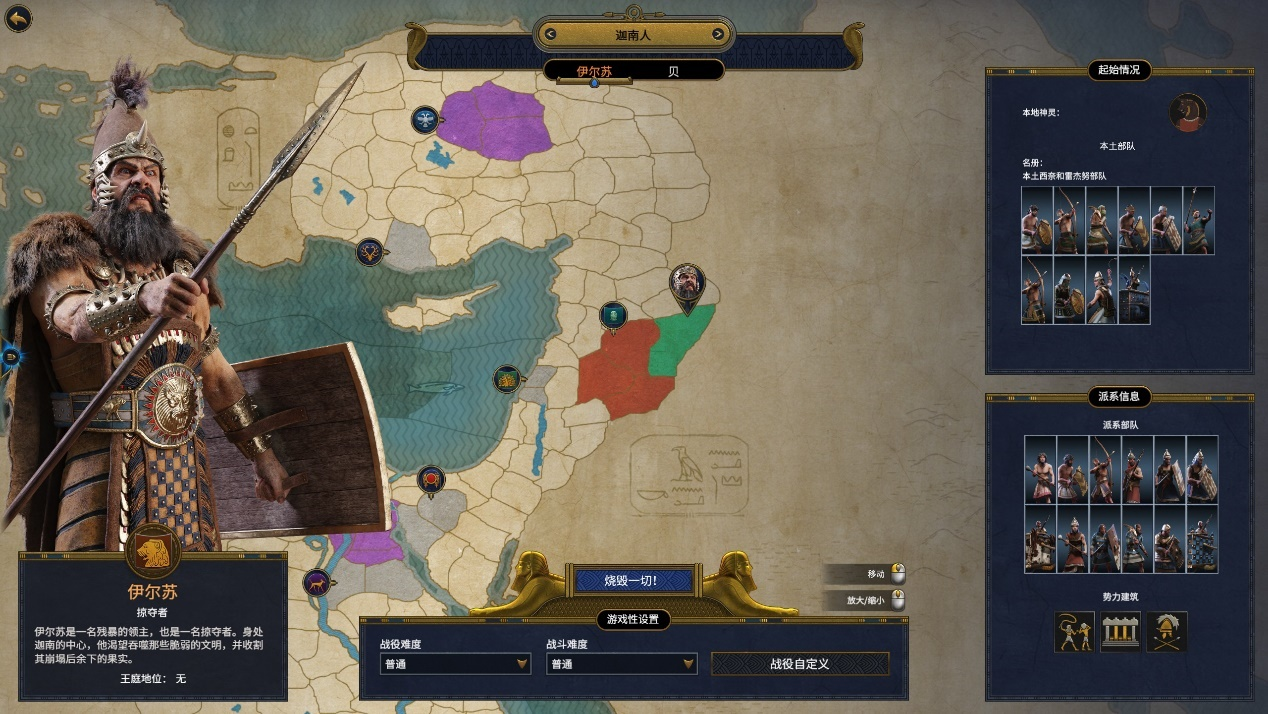1268x714 pixels.
Task: Open the 战斗难度 dropdown
Action: click(621, 664)
